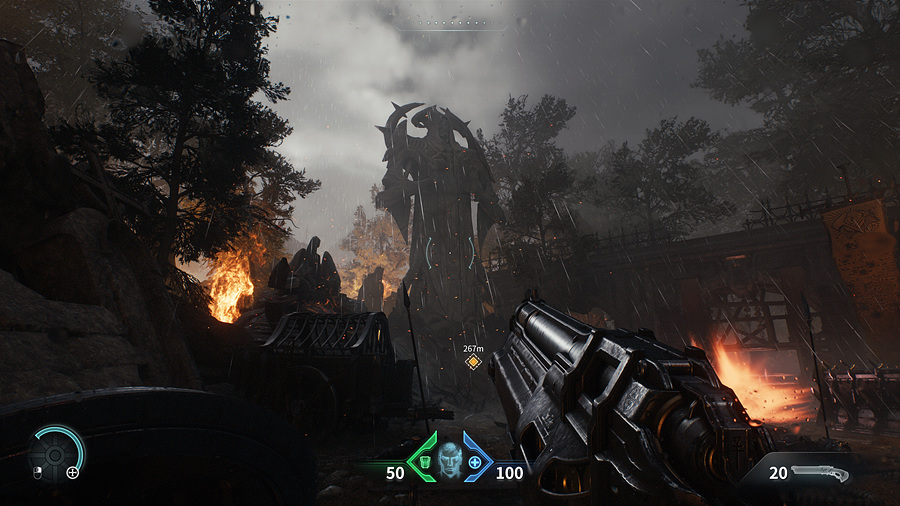This screenshot has height=506, width=900.
Task: Click the blue health cross icon
Action: pyautogui.click(x=475, y=462)
